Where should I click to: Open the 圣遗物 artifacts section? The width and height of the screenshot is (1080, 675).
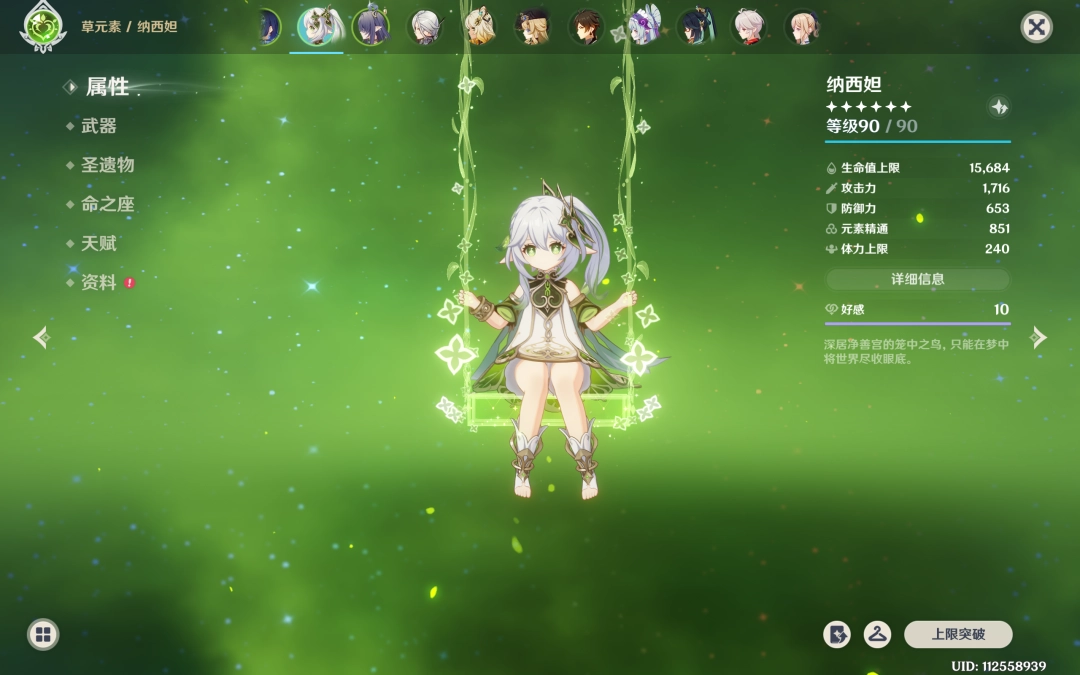[107, 165]
